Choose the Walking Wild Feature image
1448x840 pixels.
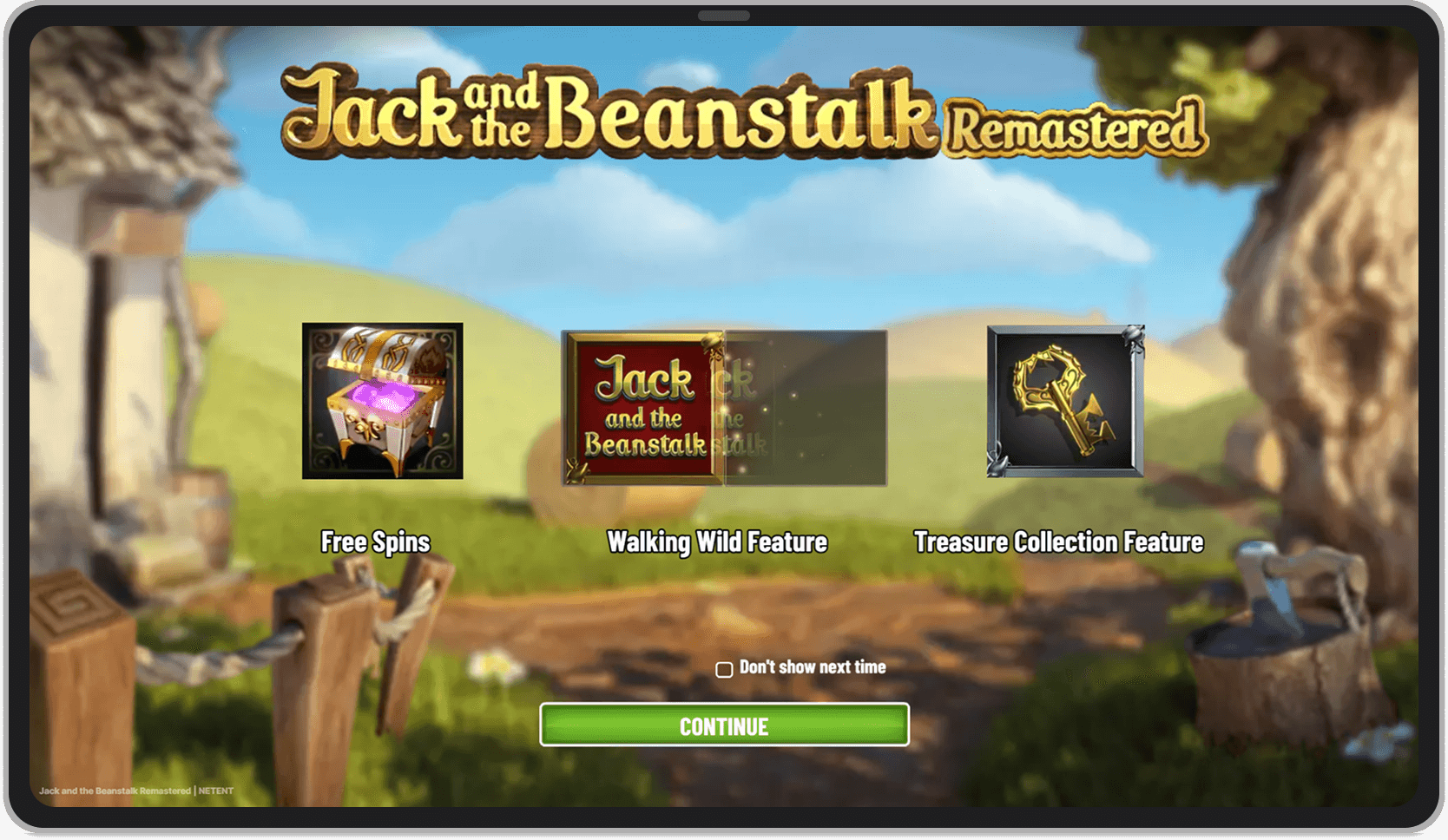click(x=724, y=408)
